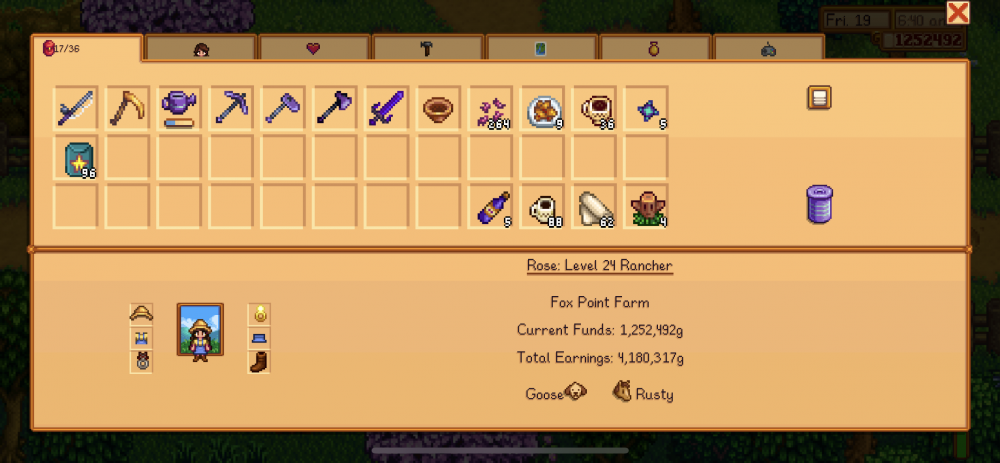1000x463 pixels.
Task: Pick the purple wine bottle stack
Action: point(491,207)
